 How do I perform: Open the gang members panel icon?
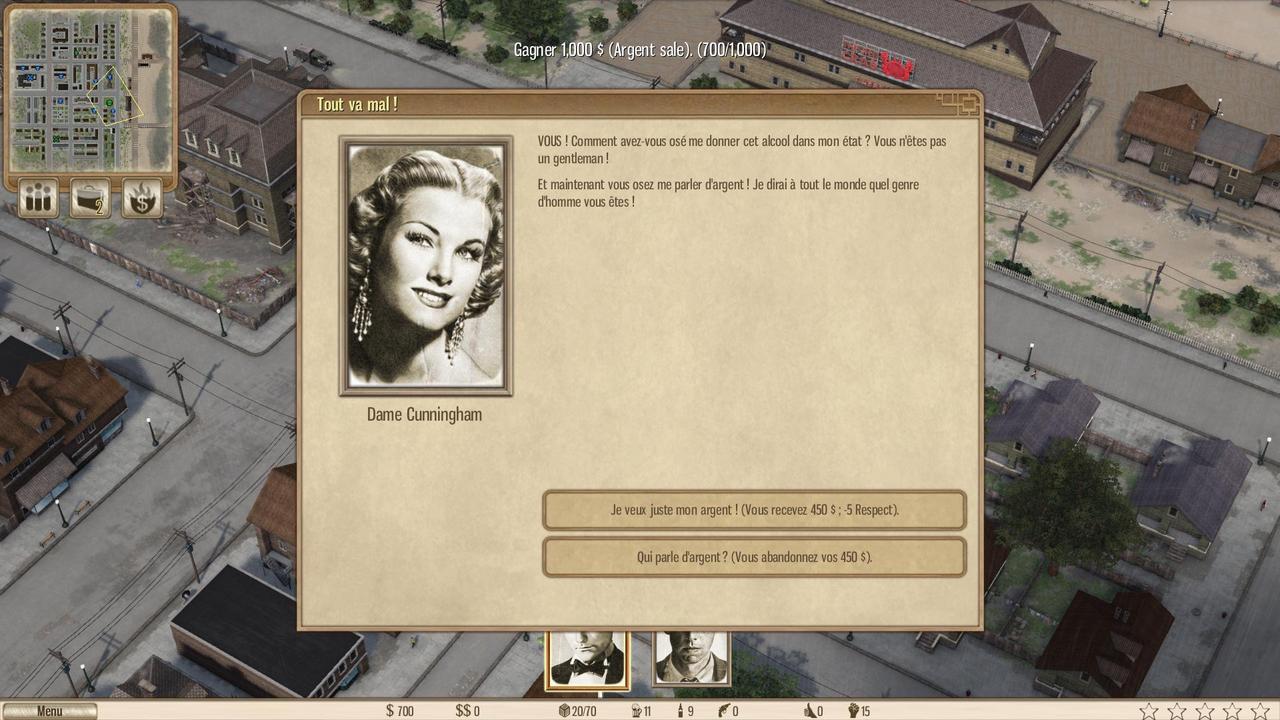click(x=39, y=198)
